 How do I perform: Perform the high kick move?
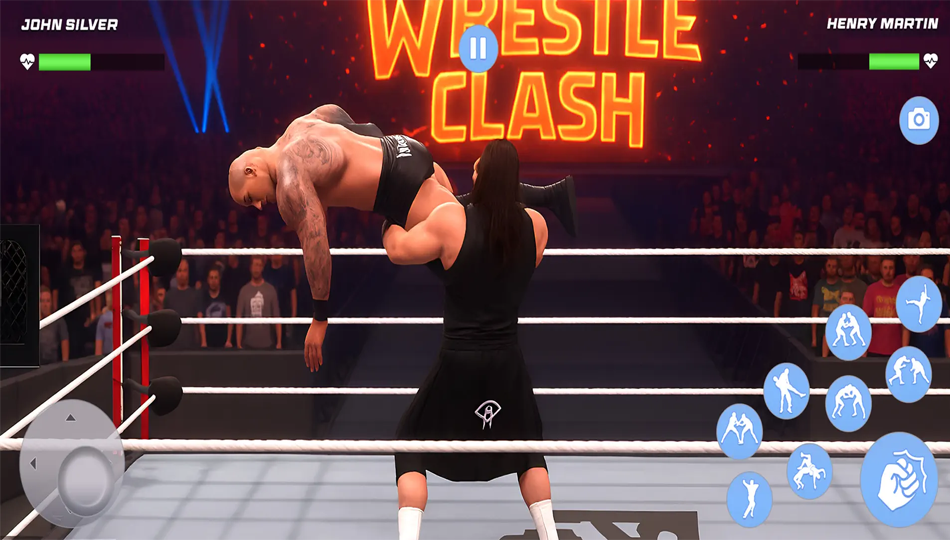(918, 304)
